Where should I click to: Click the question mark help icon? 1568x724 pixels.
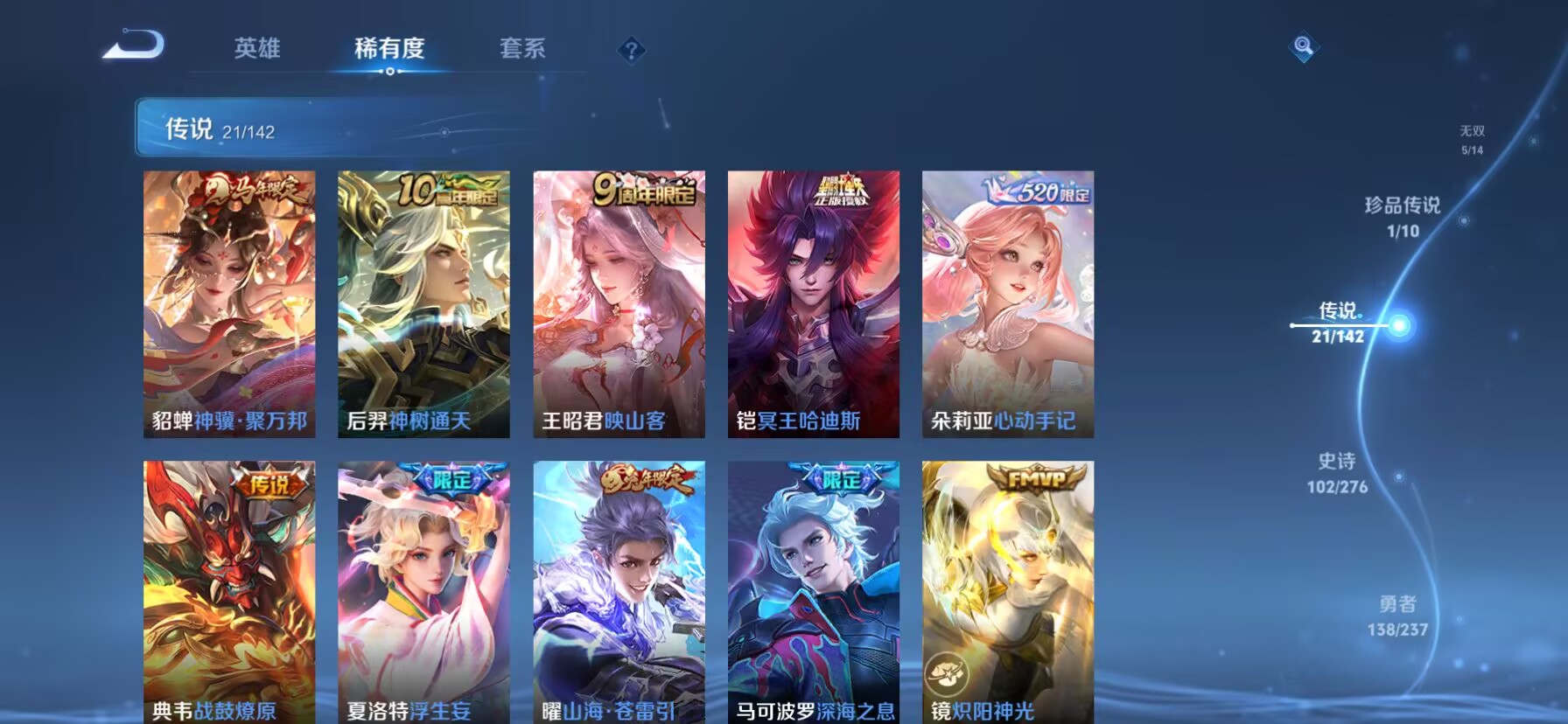(632, 50)
